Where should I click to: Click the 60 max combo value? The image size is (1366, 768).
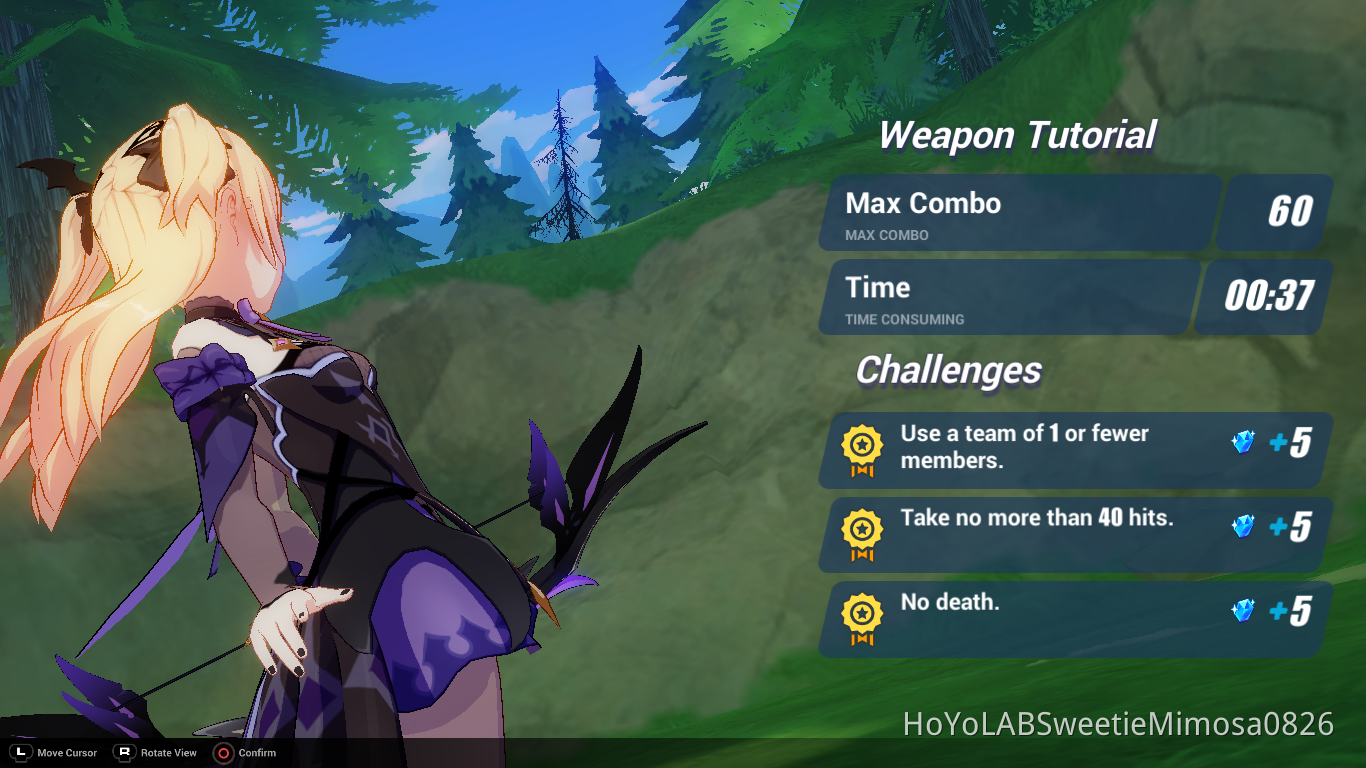1274,212
